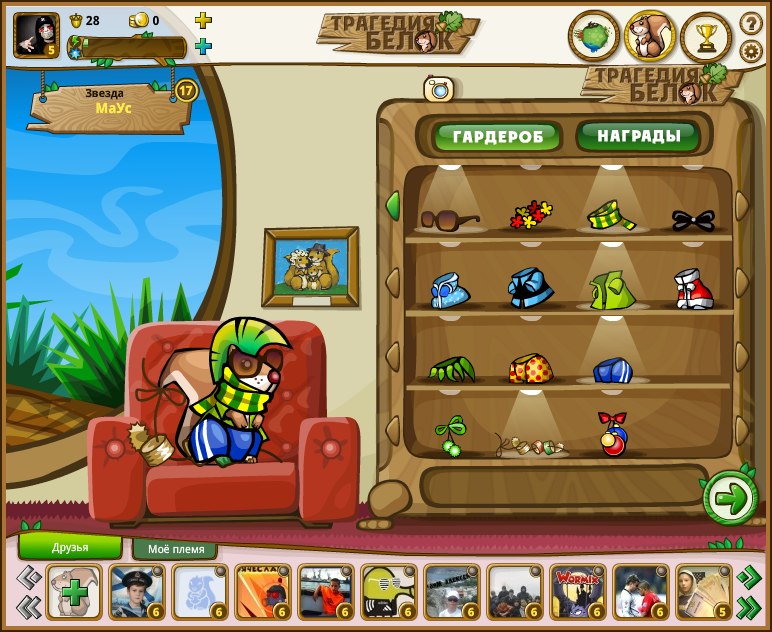The height and width of the screenshot is (632, 772).
Task: Select the brown sunglasses item
Action: coord(449,218)
